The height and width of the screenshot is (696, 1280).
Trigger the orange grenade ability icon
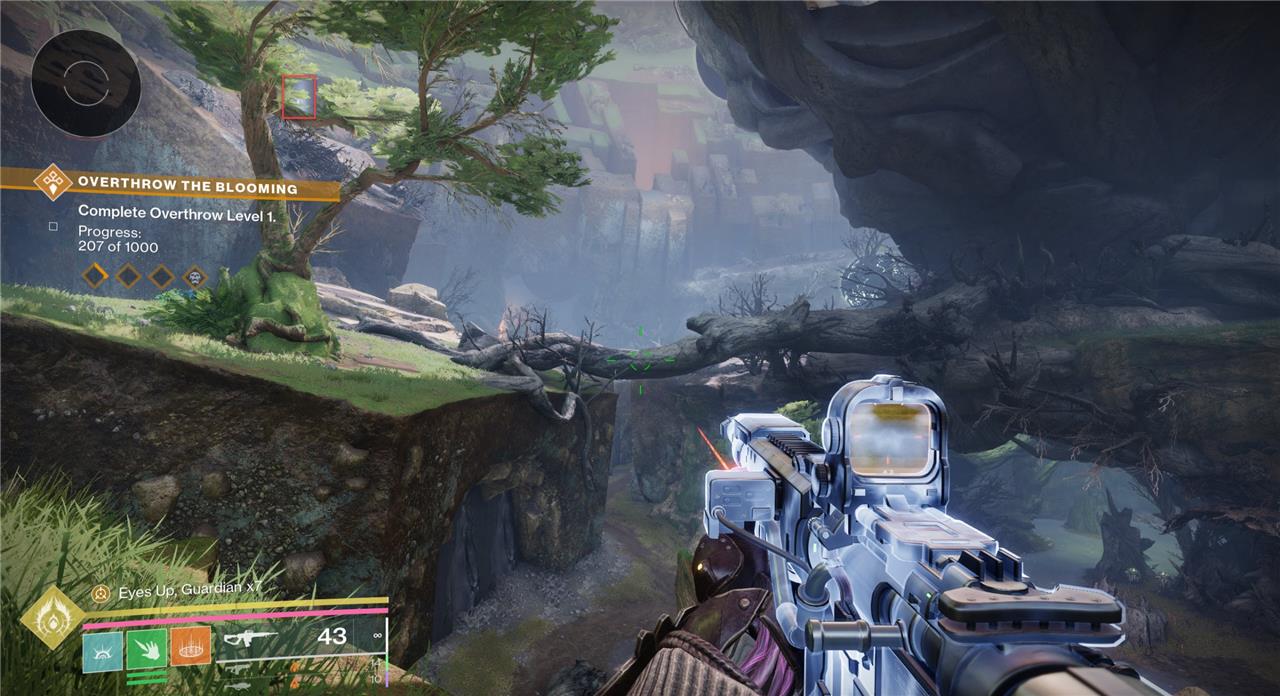[x=190, y=647]
